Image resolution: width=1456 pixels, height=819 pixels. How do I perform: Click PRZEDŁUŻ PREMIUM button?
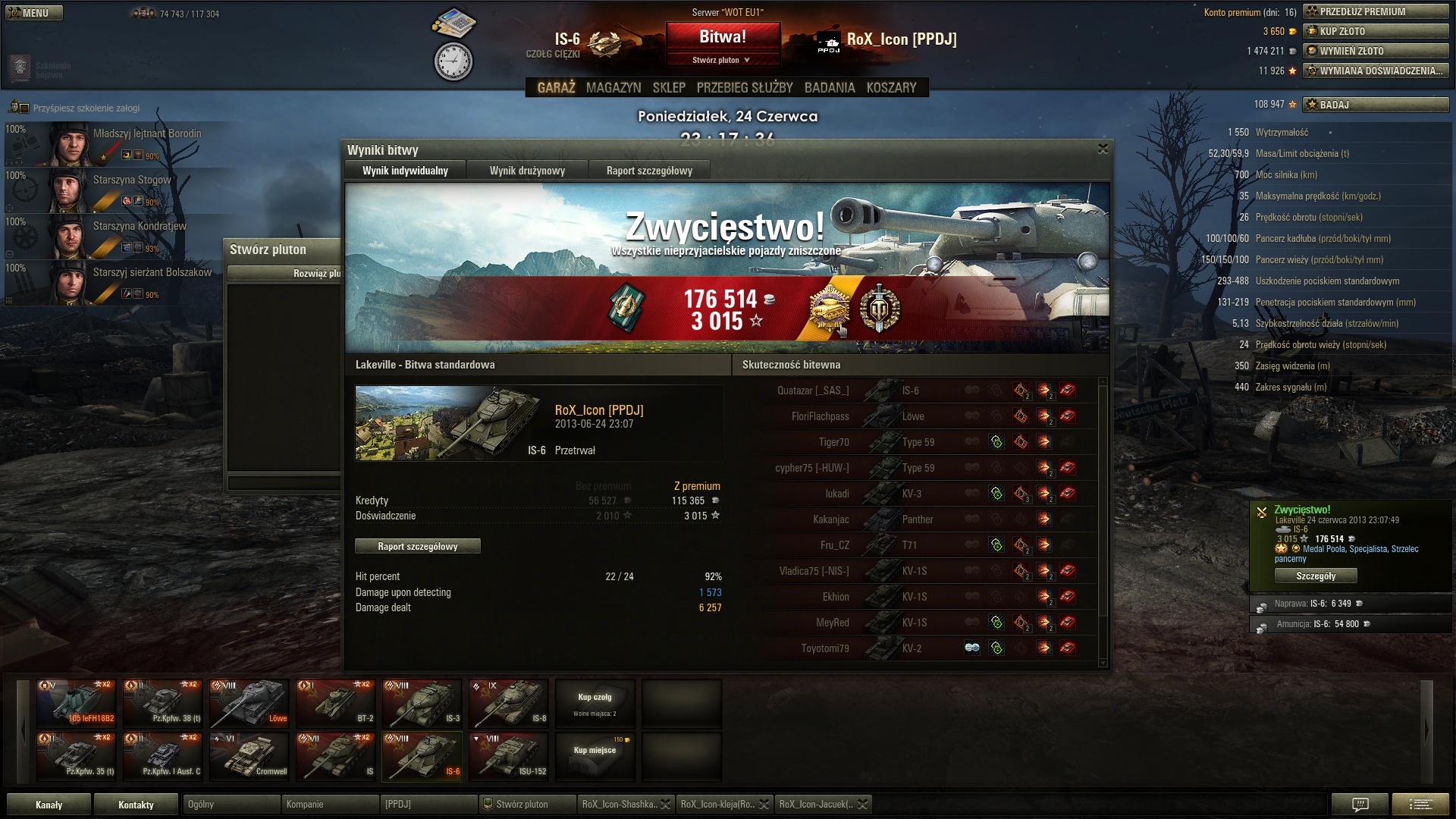click(1376, 11)
